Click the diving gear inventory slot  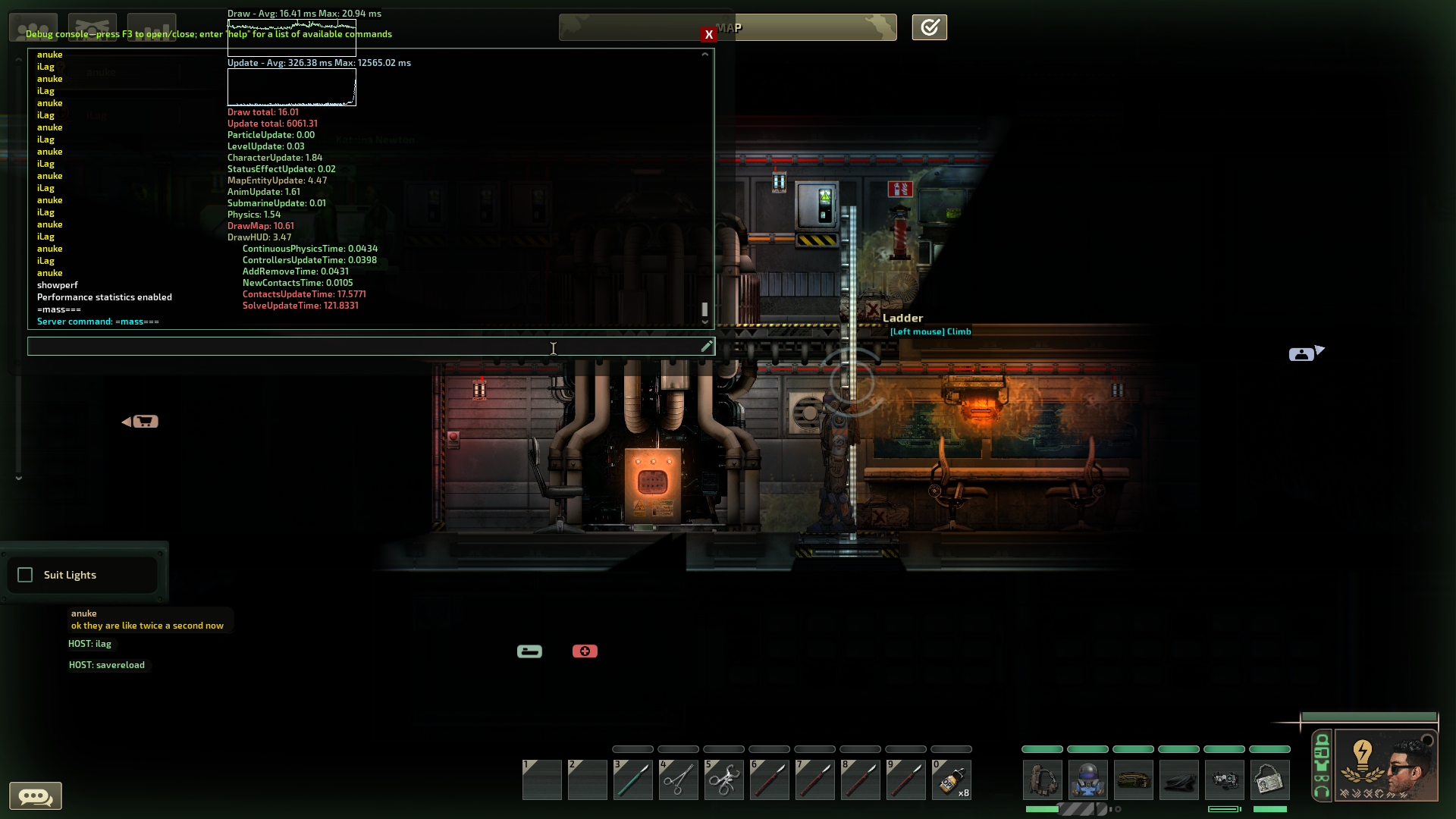click(1088, 780)
